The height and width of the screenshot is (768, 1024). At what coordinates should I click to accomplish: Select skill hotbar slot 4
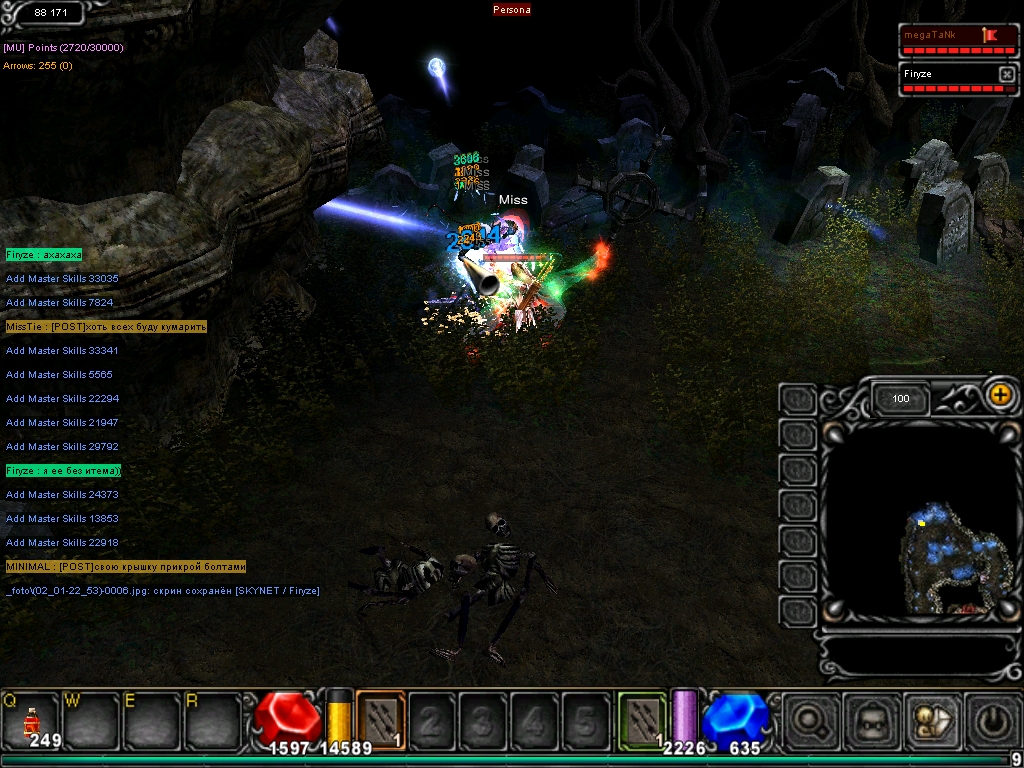(x=535, y=720)
